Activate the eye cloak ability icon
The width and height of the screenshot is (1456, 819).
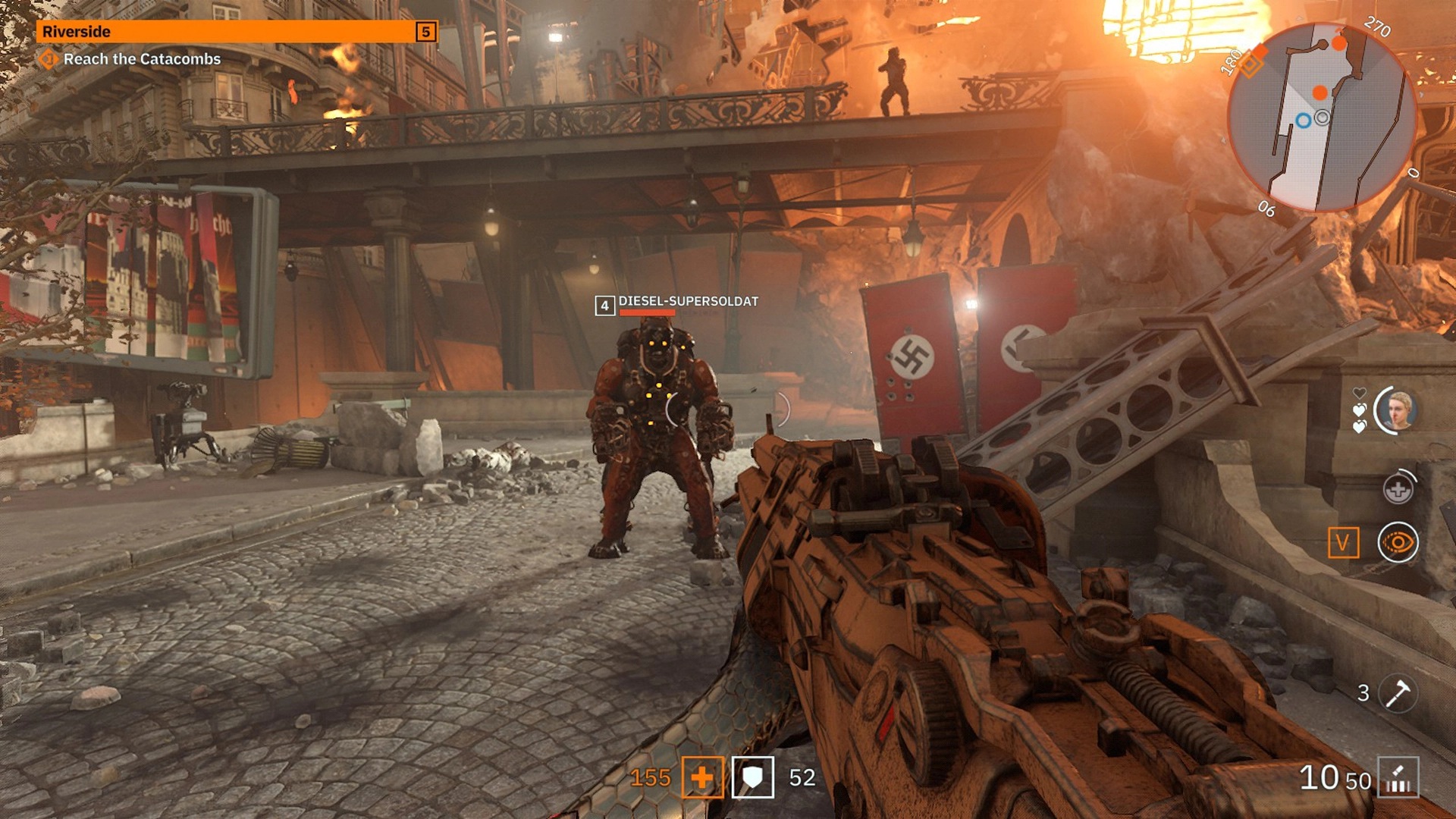1398,543
